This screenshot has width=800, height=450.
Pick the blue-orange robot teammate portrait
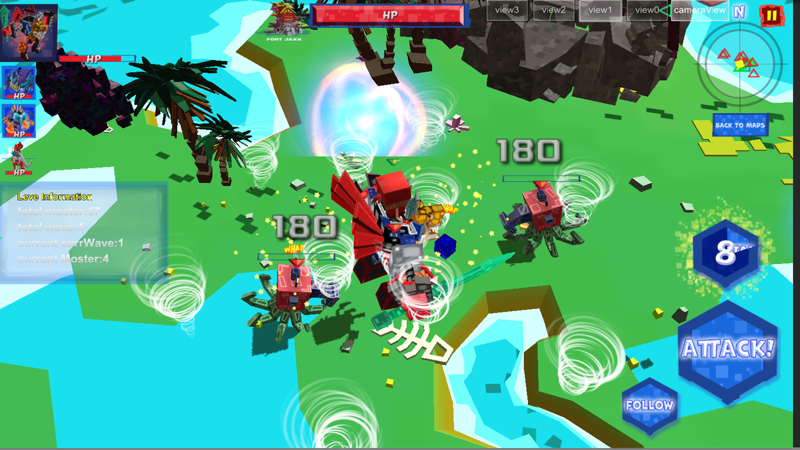click(x=18, y=119)
